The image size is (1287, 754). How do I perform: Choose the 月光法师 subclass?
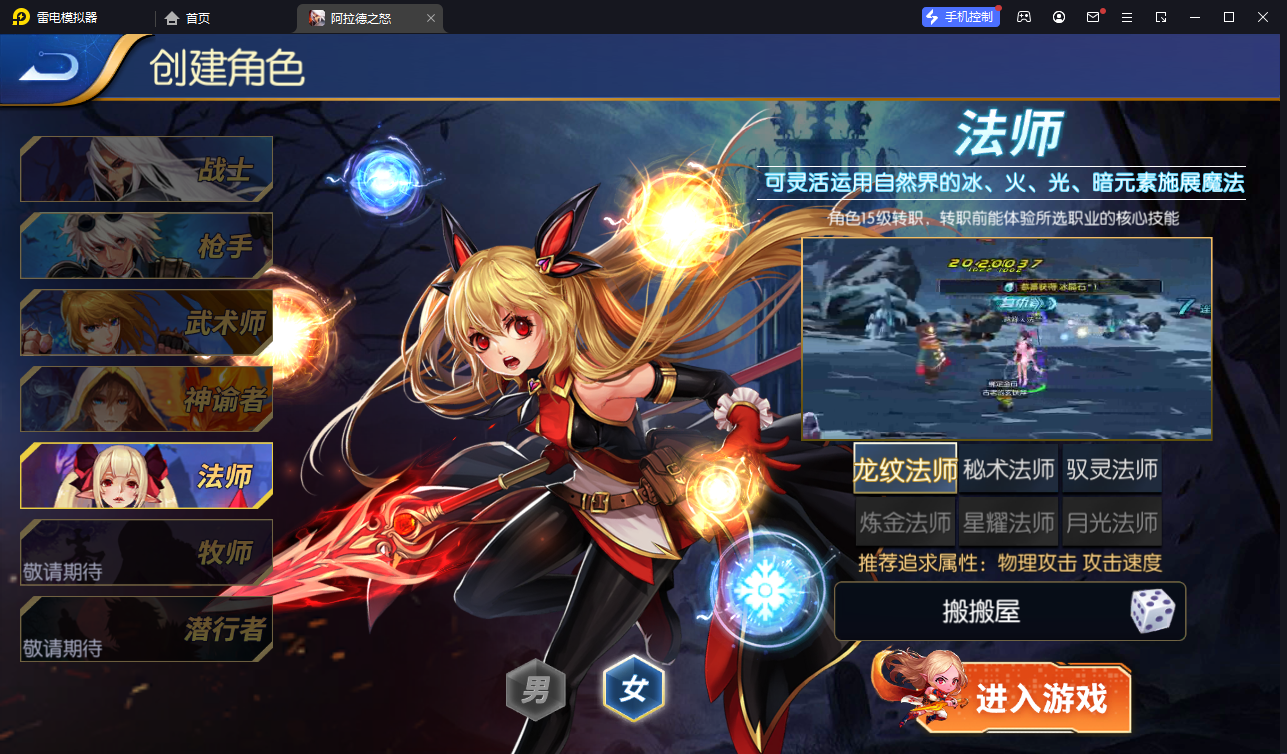point(1111,521)
